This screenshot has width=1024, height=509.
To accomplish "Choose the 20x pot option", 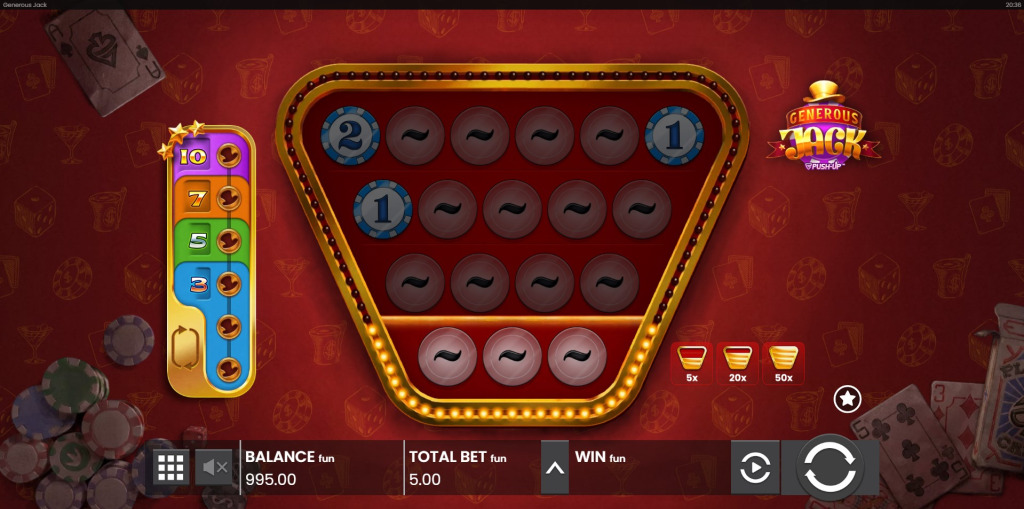I will tap(737, 363).
